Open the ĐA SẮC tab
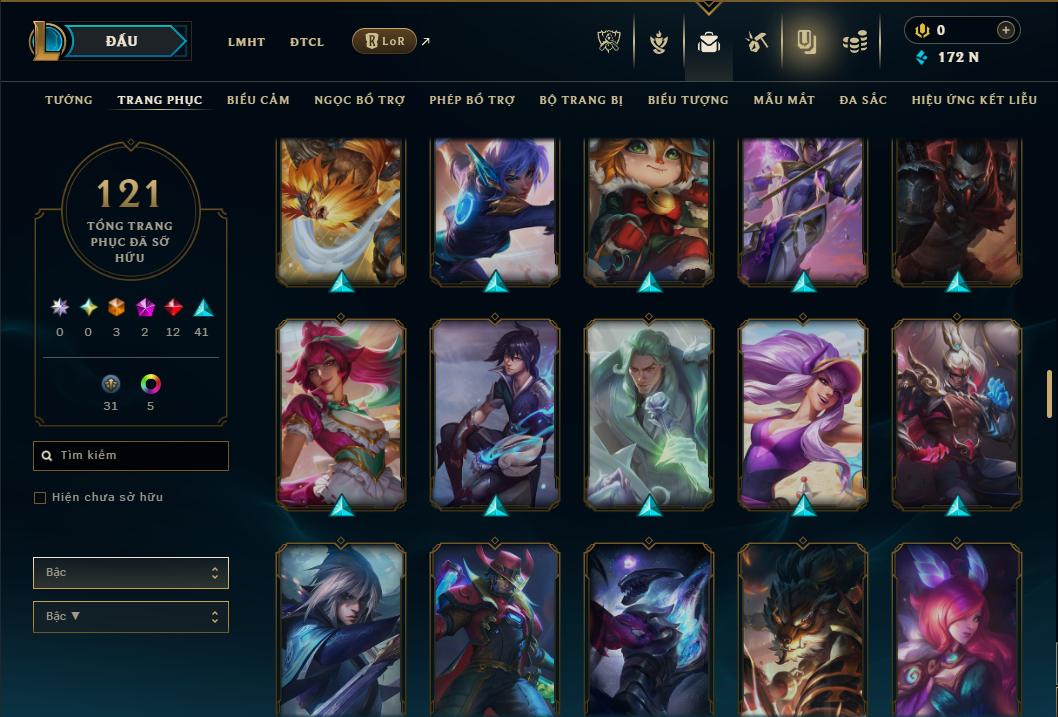This screenshot has width=1058, height=717. (x=863, y=100)
